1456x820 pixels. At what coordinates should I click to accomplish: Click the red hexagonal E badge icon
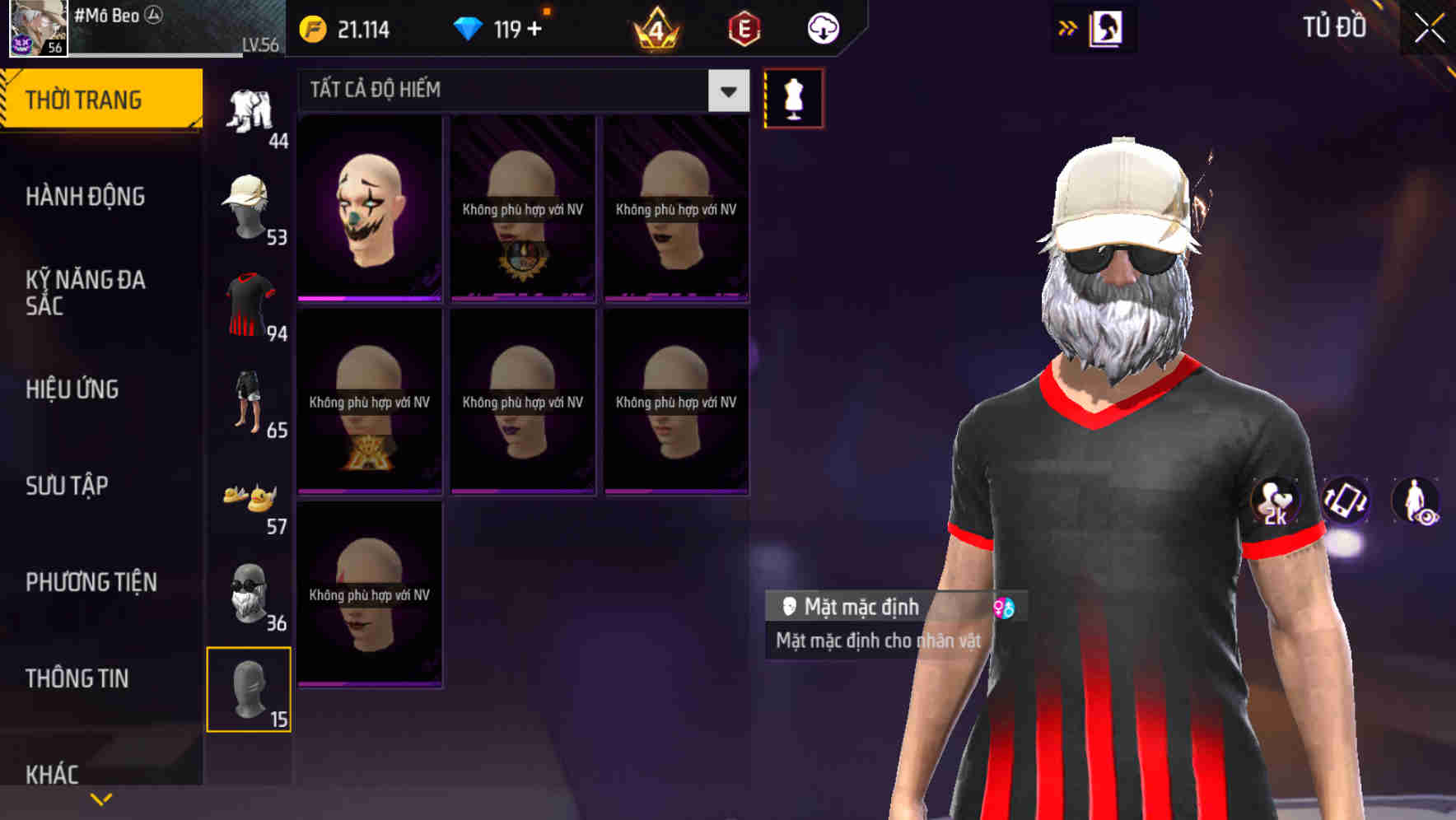(x=744, y=29)
